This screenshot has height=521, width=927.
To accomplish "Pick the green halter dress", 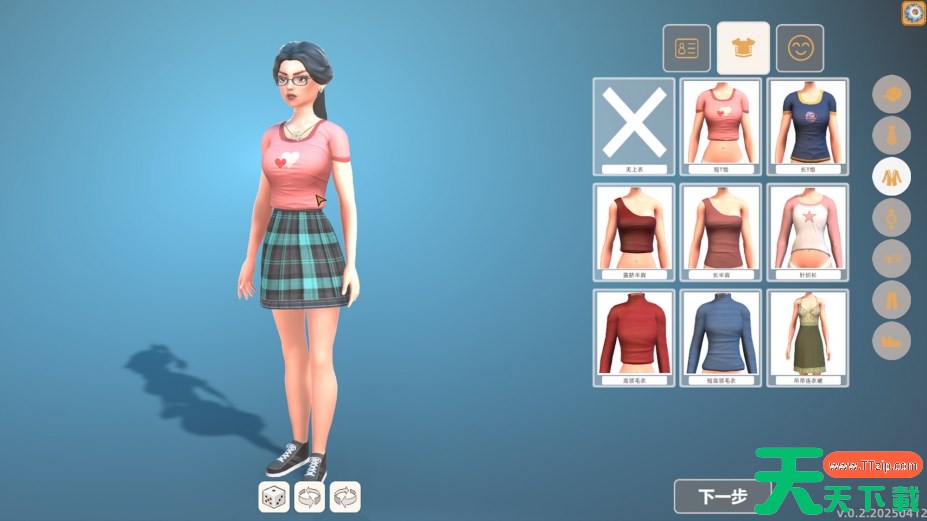I will 808,337.
